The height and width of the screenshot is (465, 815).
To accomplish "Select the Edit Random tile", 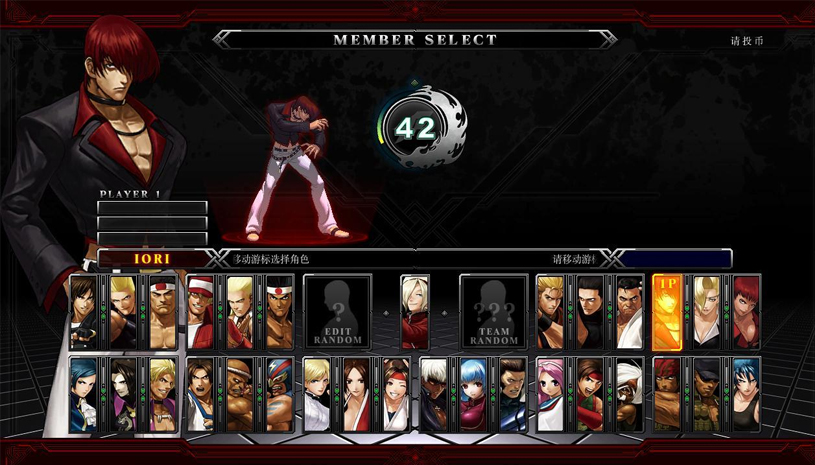I will point(337,312).
